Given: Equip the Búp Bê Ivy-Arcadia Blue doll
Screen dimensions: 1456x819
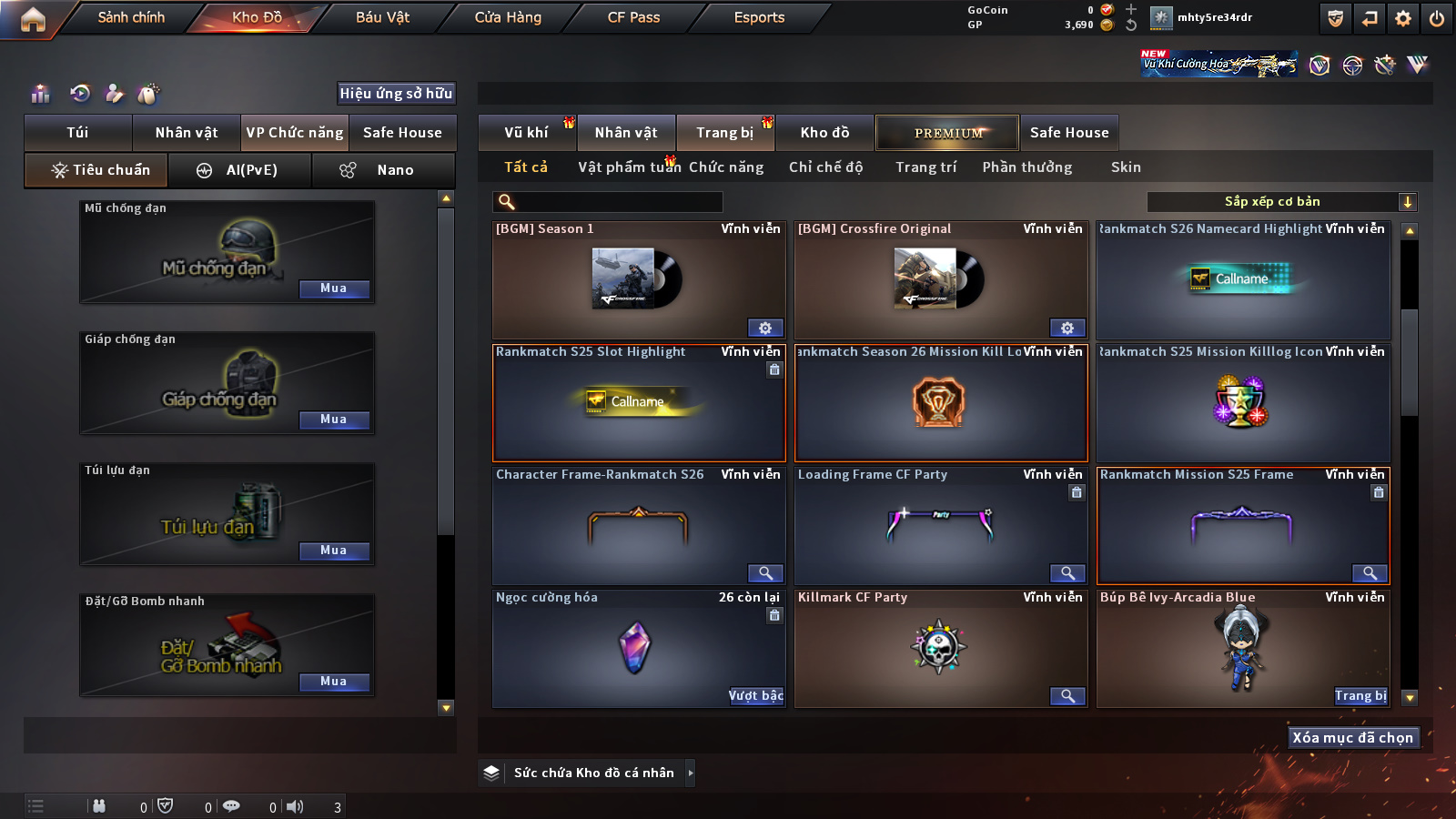Looking at the screenshot, I should [1360, 696].
